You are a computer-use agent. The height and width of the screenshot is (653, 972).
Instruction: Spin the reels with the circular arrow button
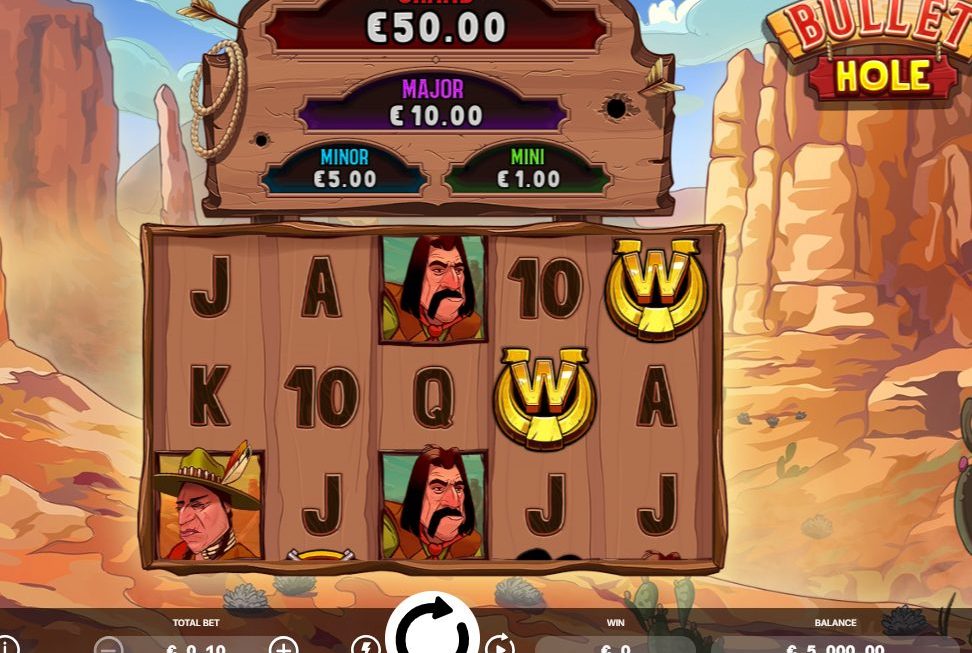pos(433,631)
